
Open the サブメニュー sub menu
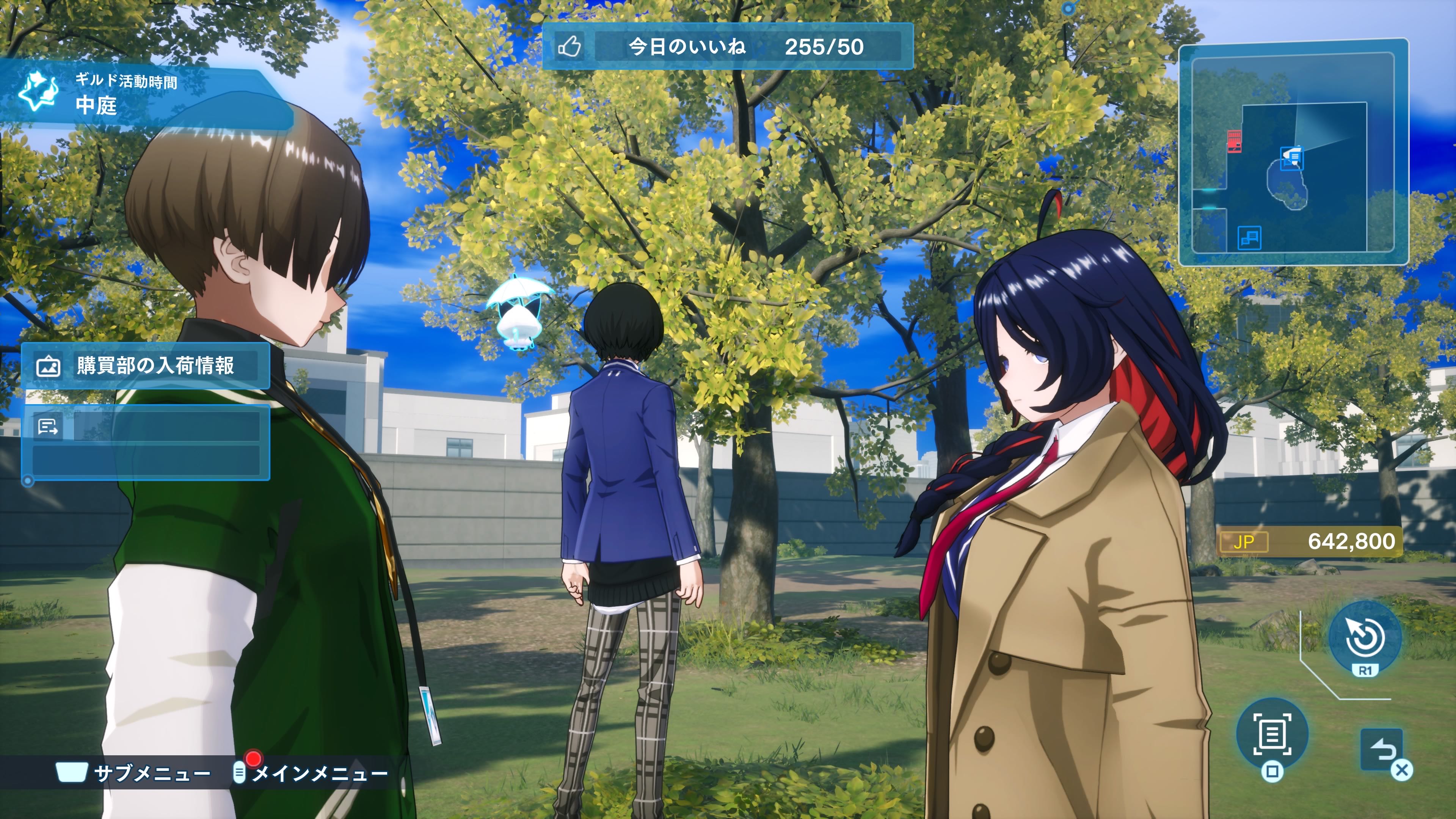133,772
